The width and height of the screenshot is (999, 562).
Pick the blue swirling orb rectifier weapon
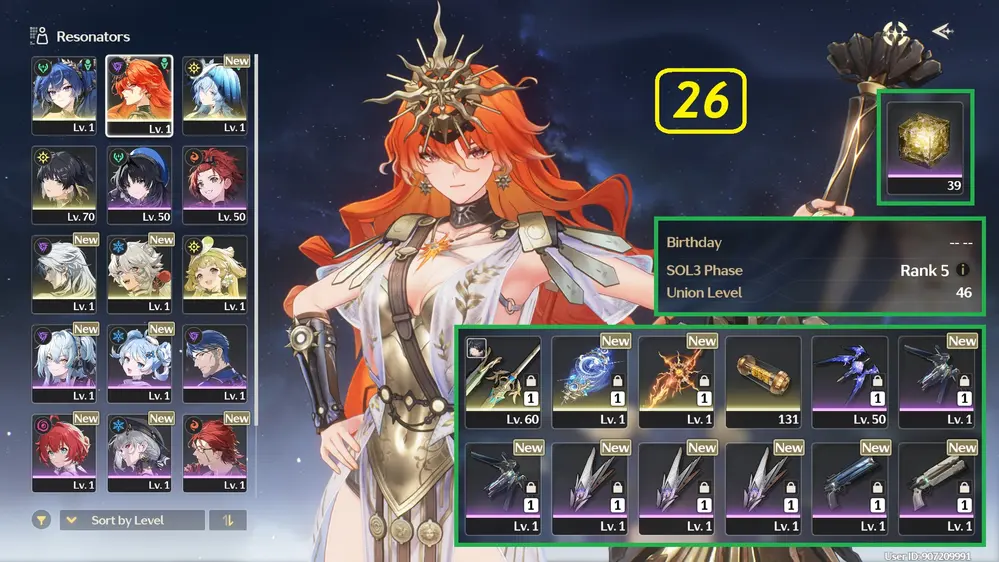tap(589, 380)
